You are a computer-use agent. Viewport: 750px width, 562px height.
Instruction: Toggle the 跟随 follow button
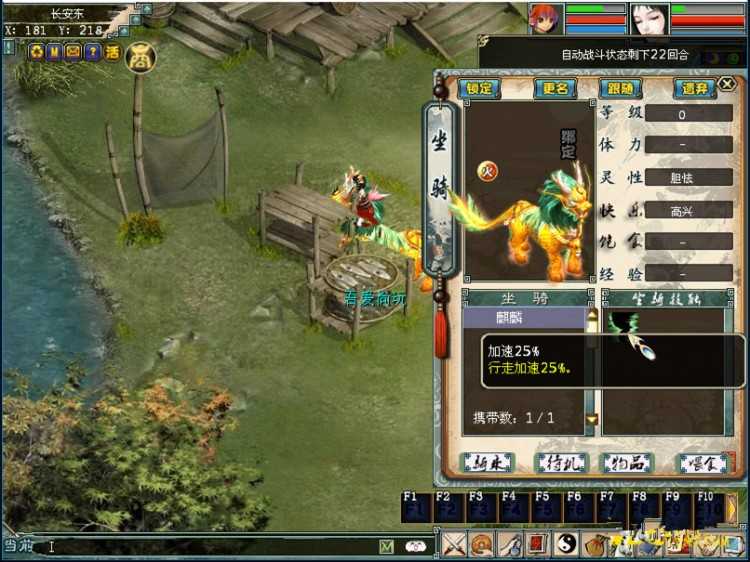(621, 88)
